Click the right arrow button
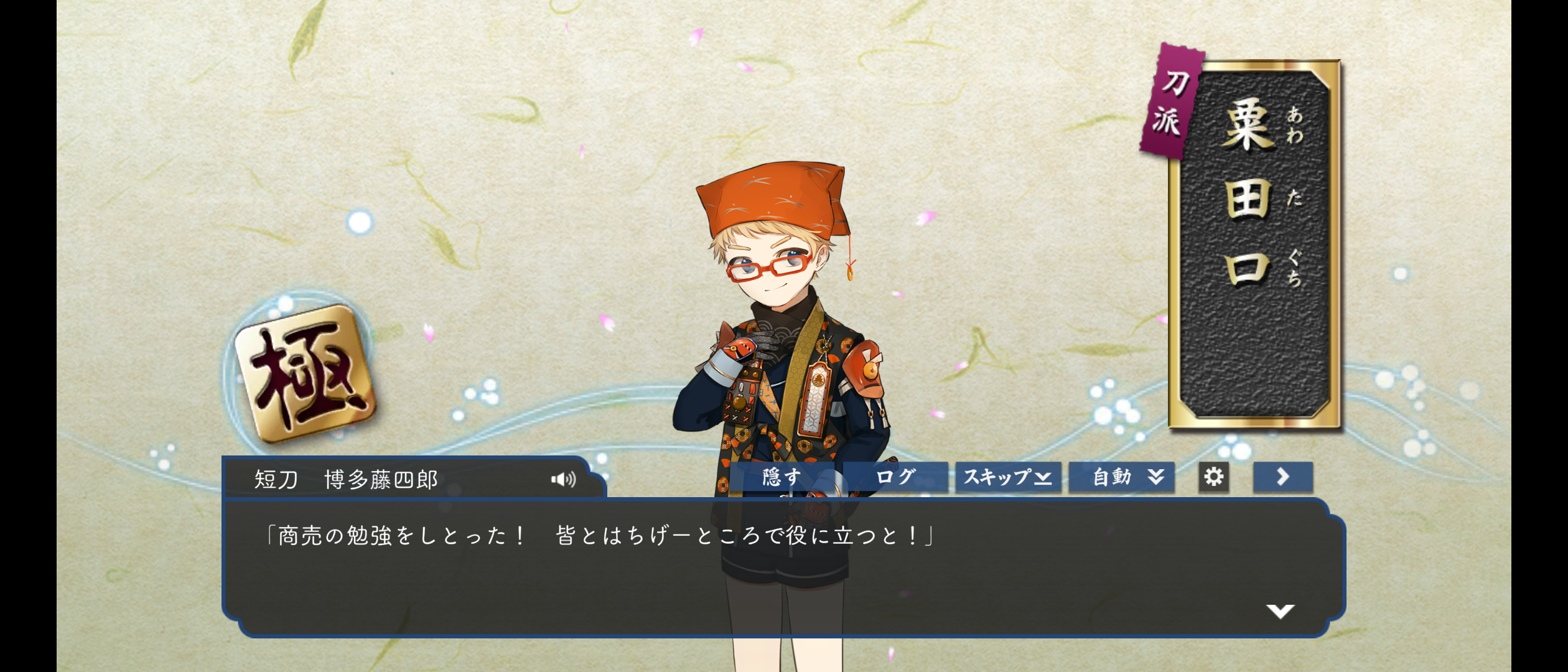 (x=1282, y=477)
